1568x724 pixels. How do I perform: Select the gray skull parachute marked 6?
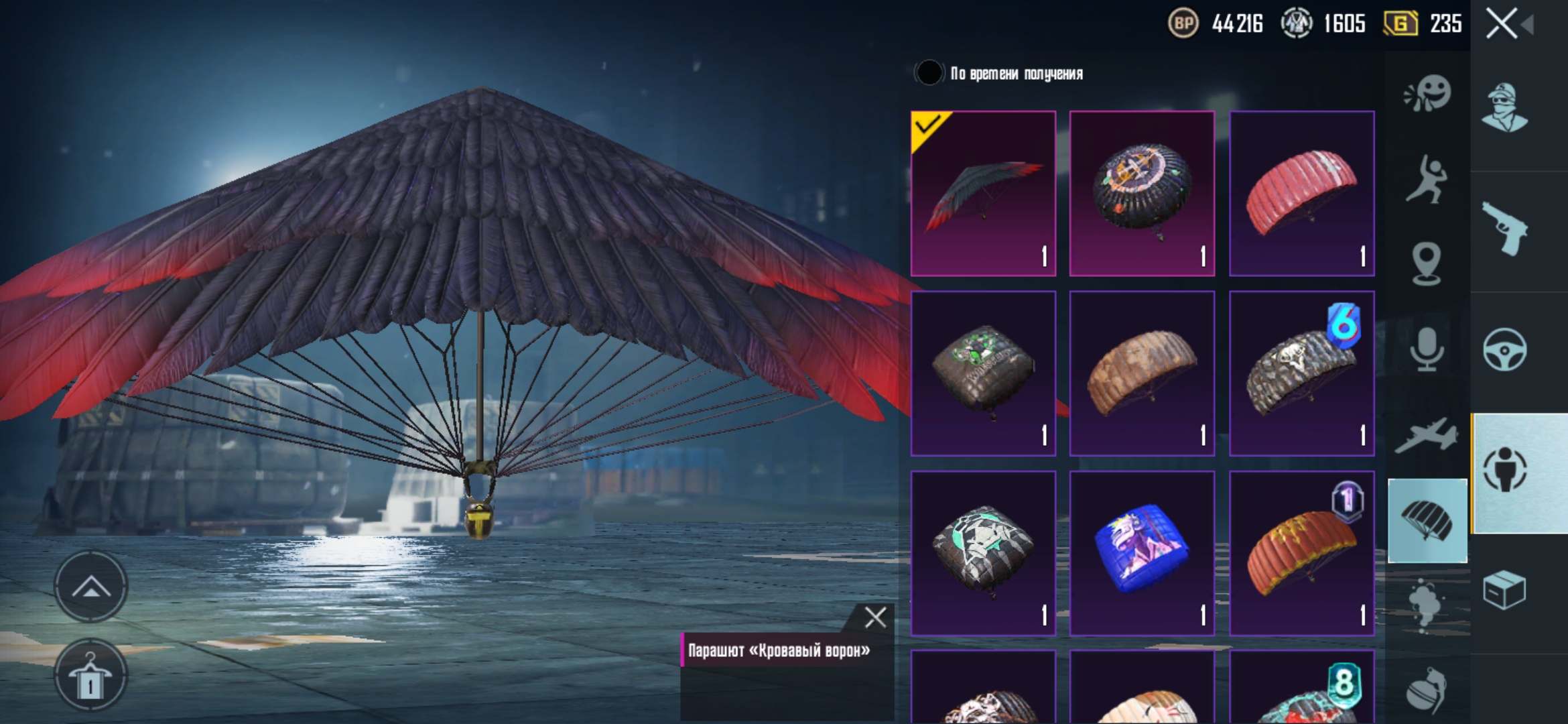1301,373
